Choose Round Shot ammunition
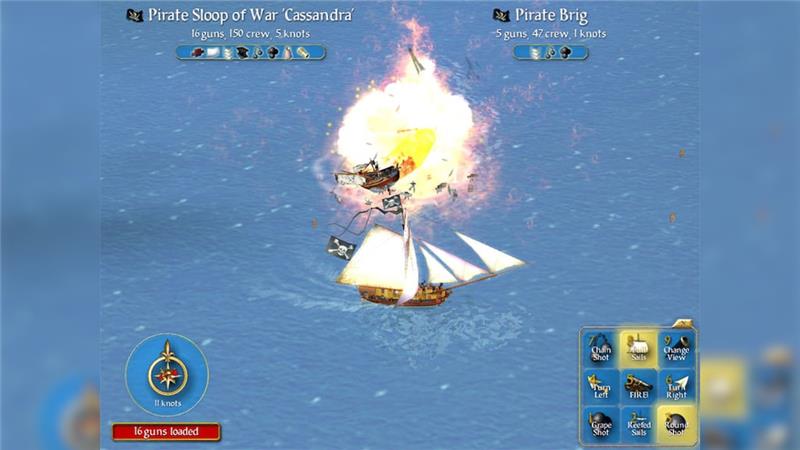Image resolution: width=800 pixels, height=450 pixels. [676, 425]
